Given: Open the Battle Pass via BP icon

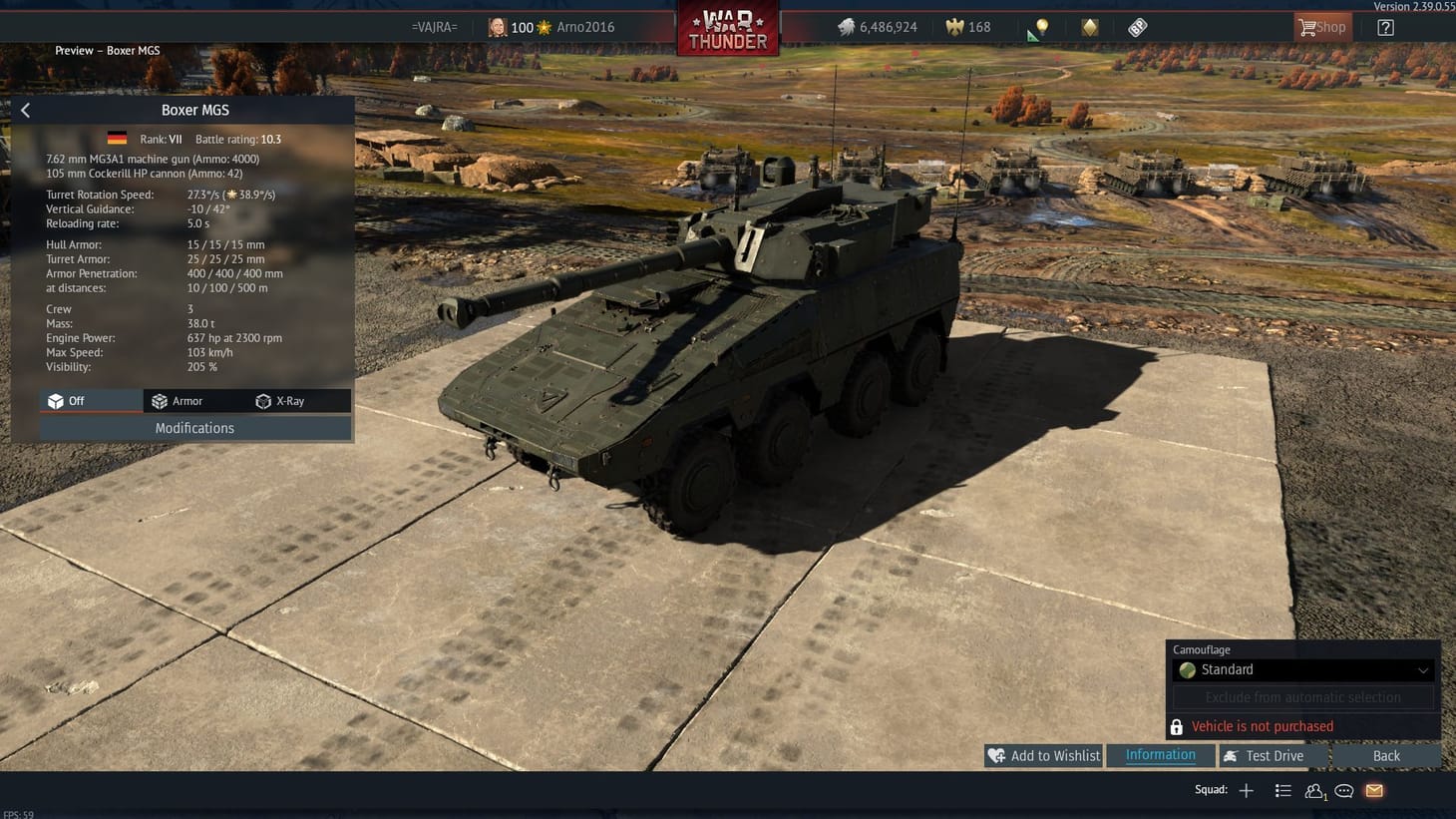Looking at the screenshot, I should click(x=1138, y=27).
